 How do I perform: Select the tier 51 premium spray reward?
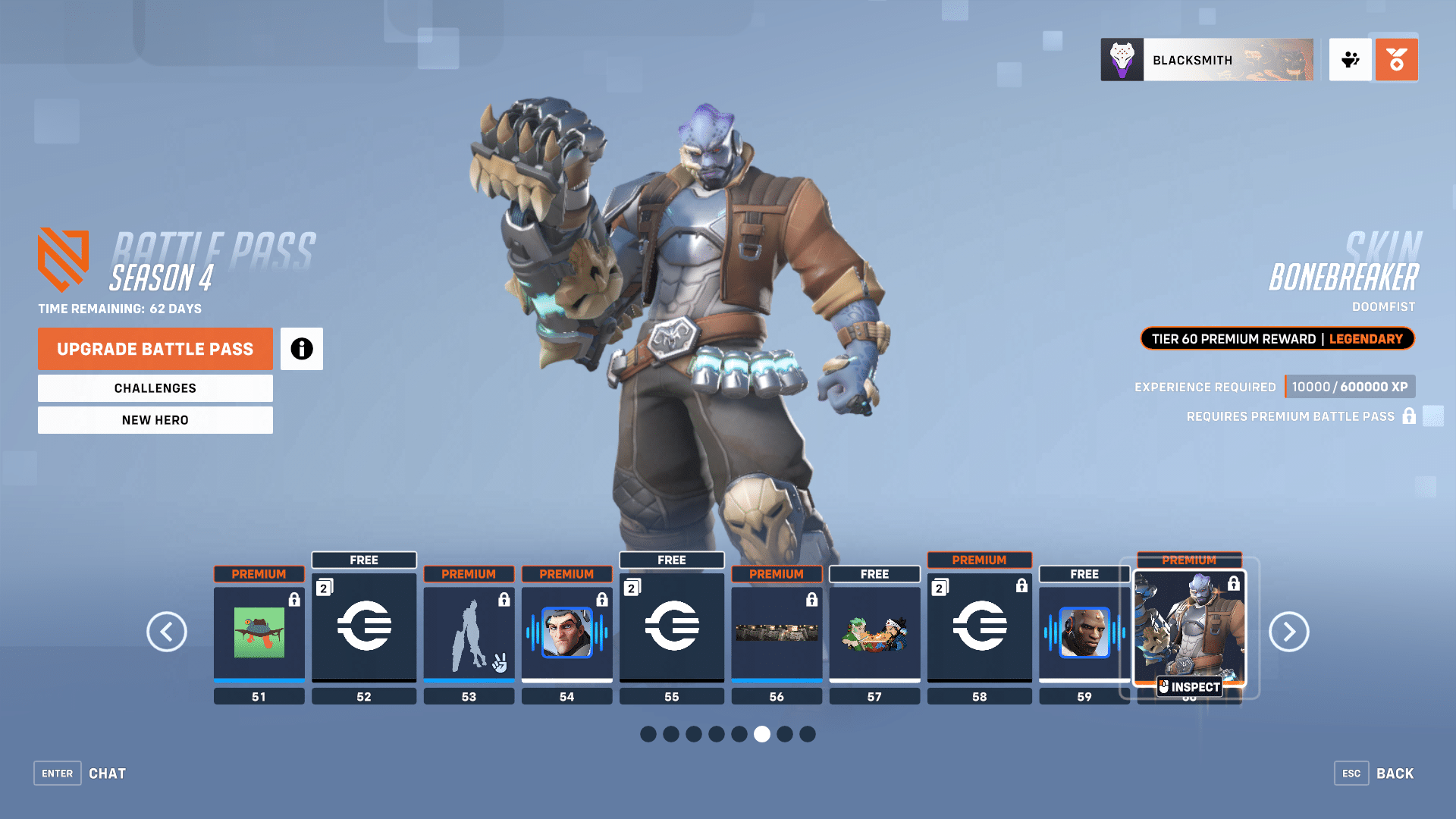click(x=259, y=632)
